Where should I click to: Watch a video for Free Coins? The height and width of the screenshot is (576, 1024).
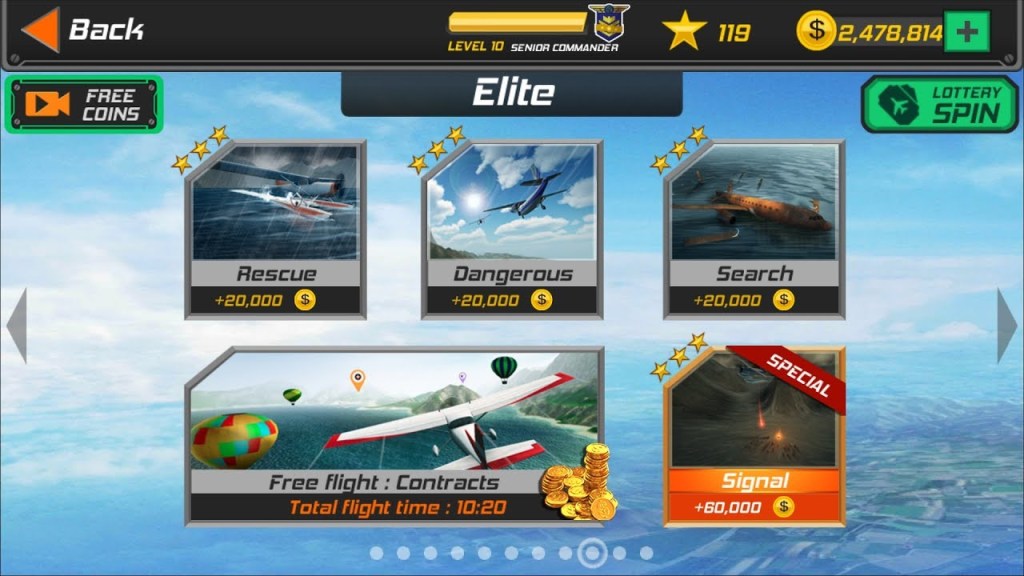click(83, 104)
